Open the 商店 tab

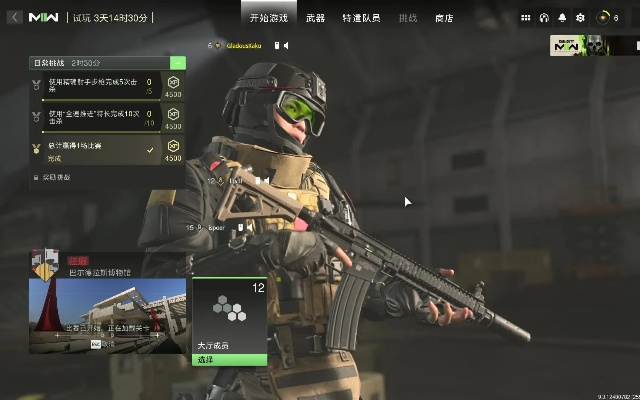coord(444,18)
